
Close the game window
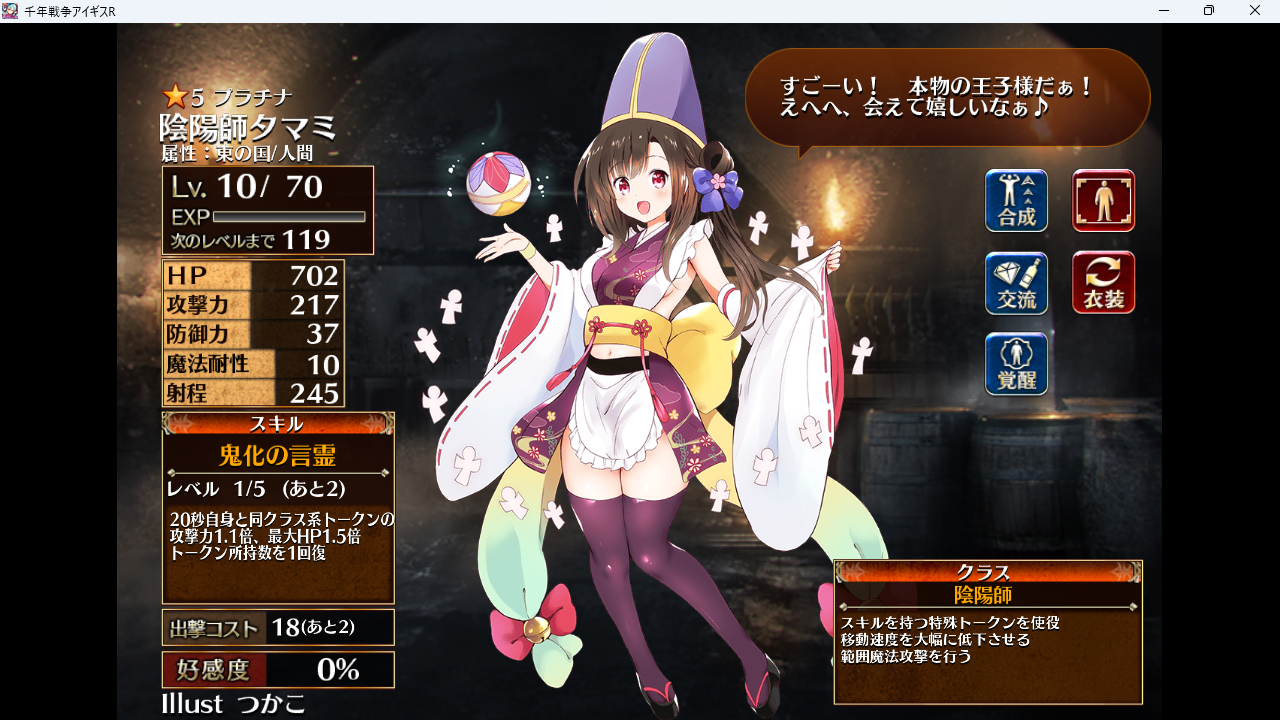[1255, 11]
